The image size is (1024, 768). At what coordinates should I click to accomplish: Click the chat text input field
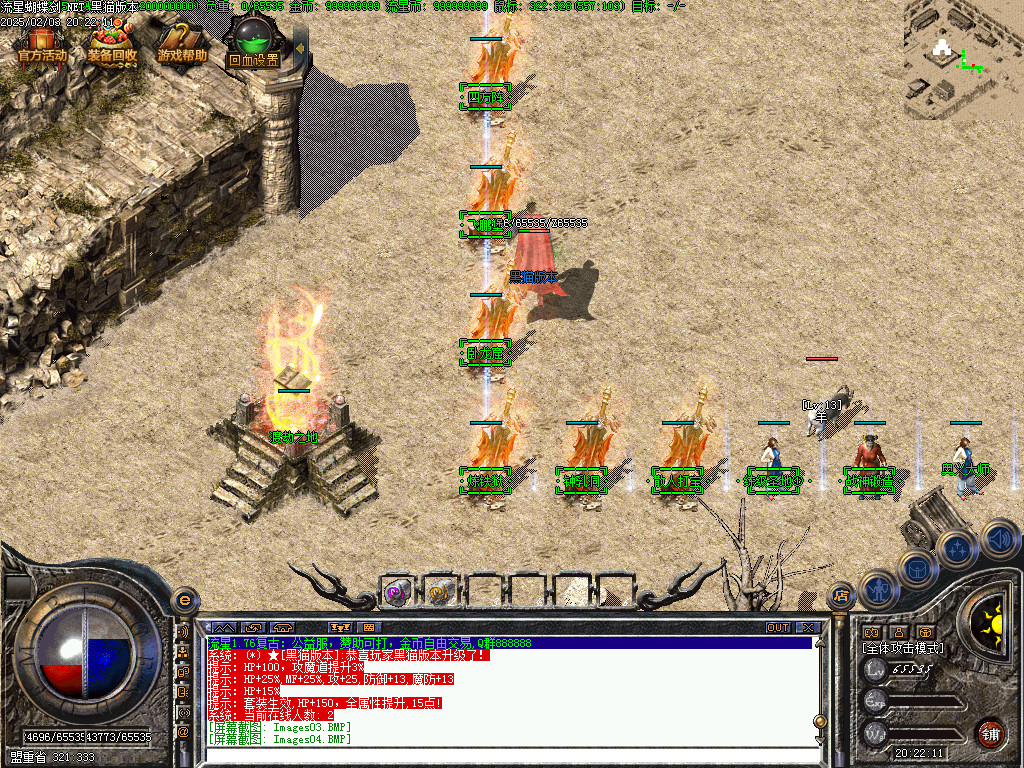tap(500, 755)
